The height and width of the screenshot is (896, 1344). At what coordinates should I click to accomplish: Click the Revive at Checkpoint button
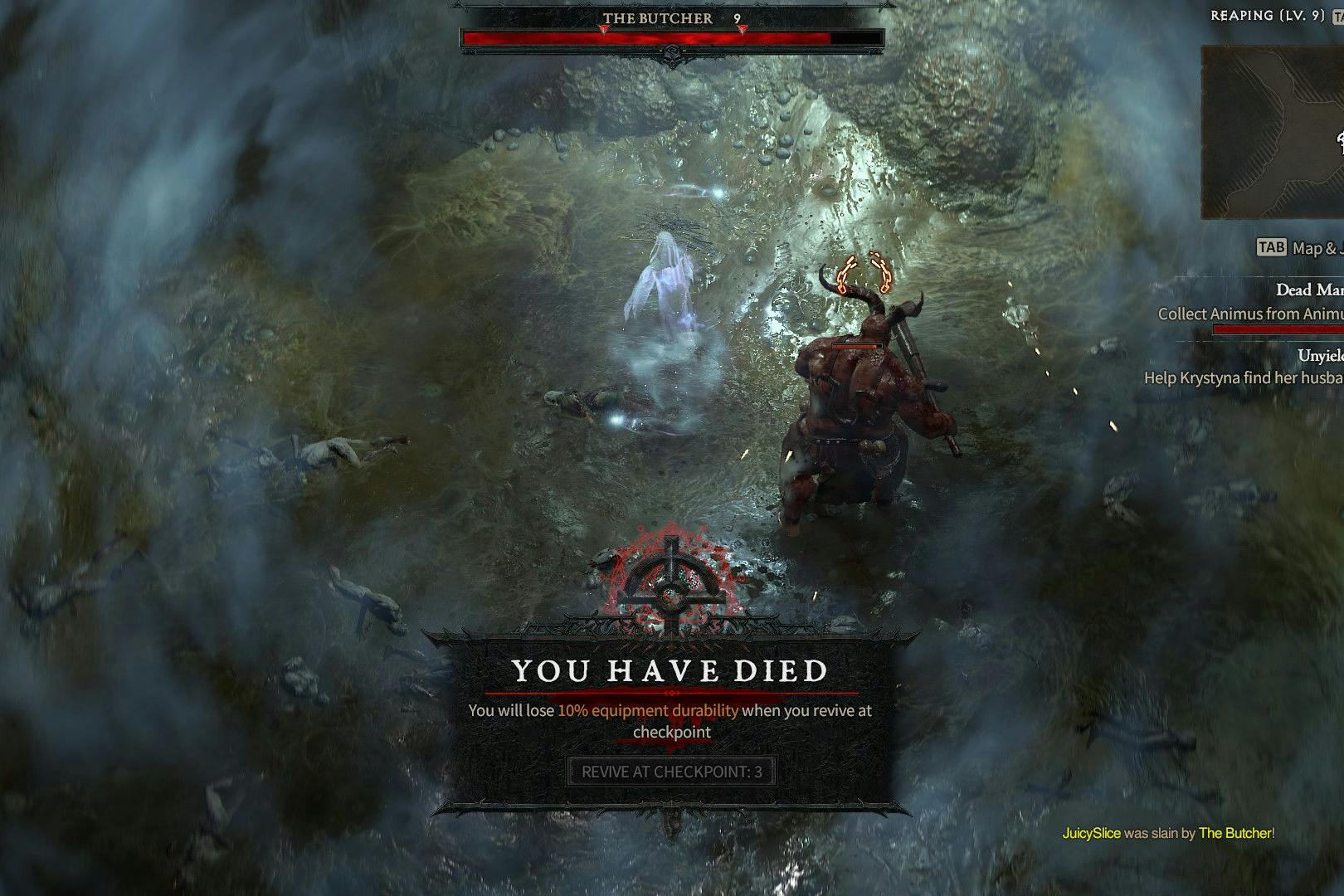pos(671,772)
